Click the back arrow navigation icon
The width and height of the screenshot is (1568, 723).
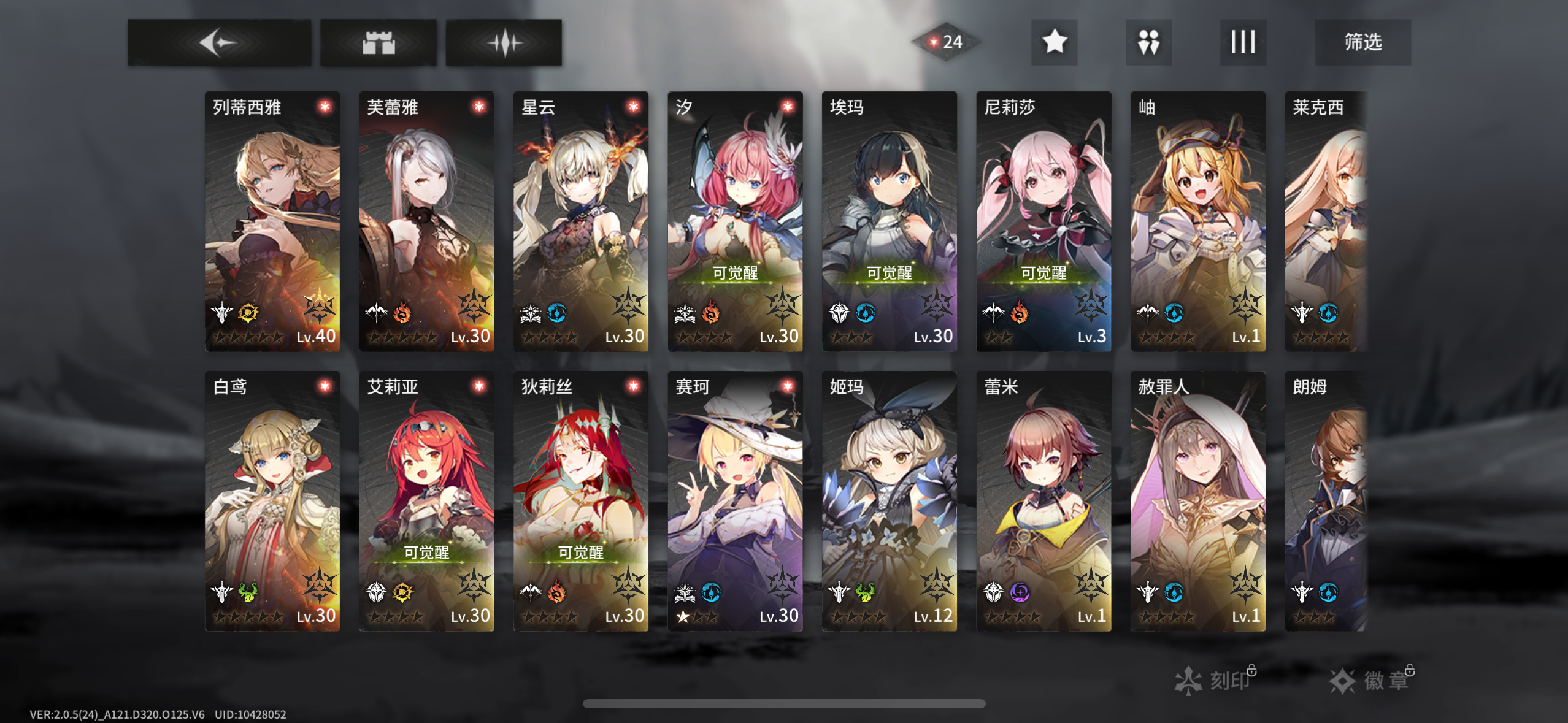pos(219,42)
